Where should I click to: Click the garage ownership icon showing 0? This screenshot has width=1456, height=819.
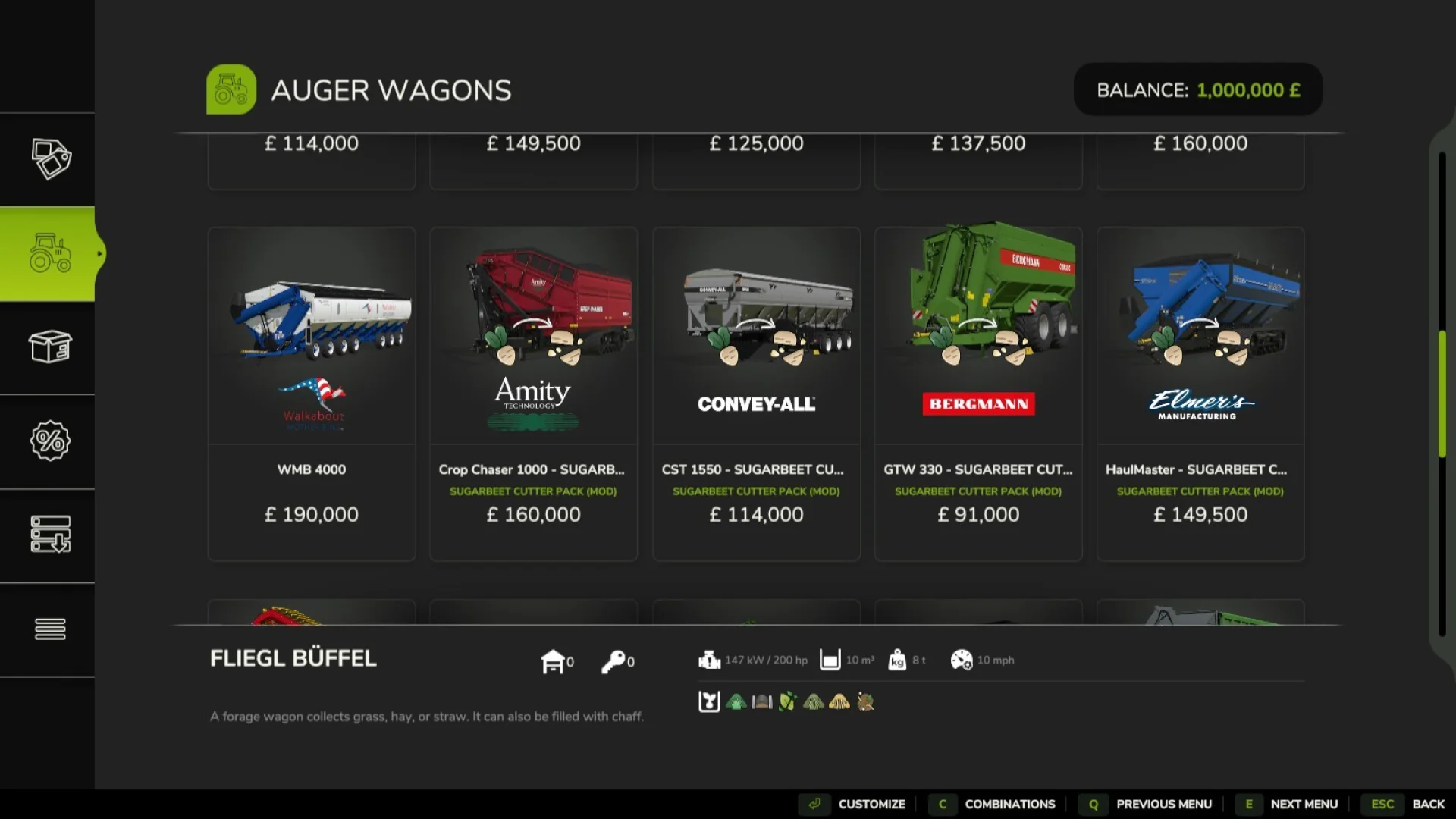coord(554,661)
